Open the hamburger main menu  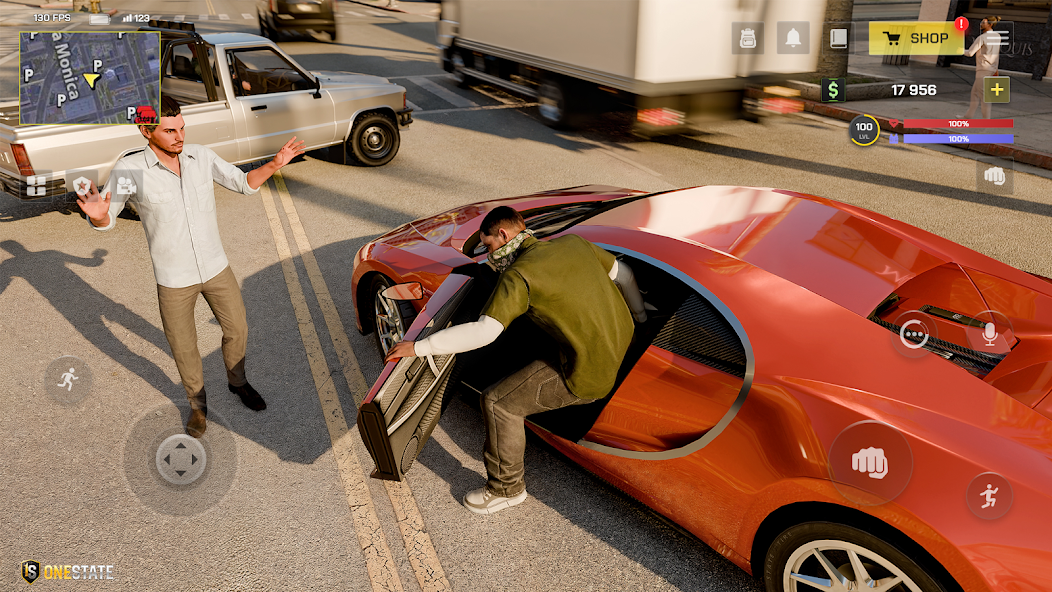pos(997,38)
